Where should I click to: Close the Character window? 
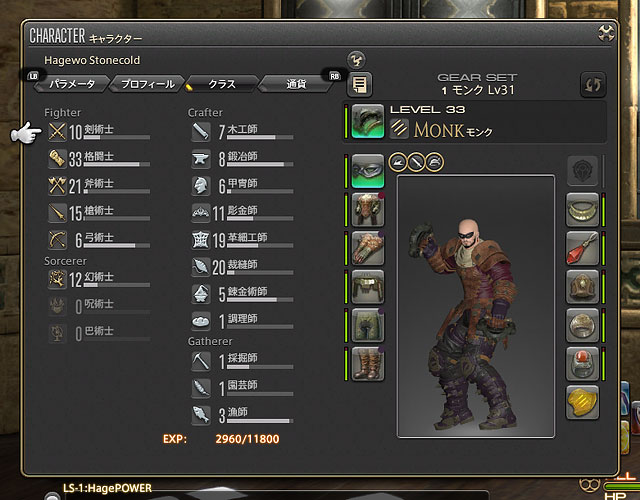coord(606,34)
